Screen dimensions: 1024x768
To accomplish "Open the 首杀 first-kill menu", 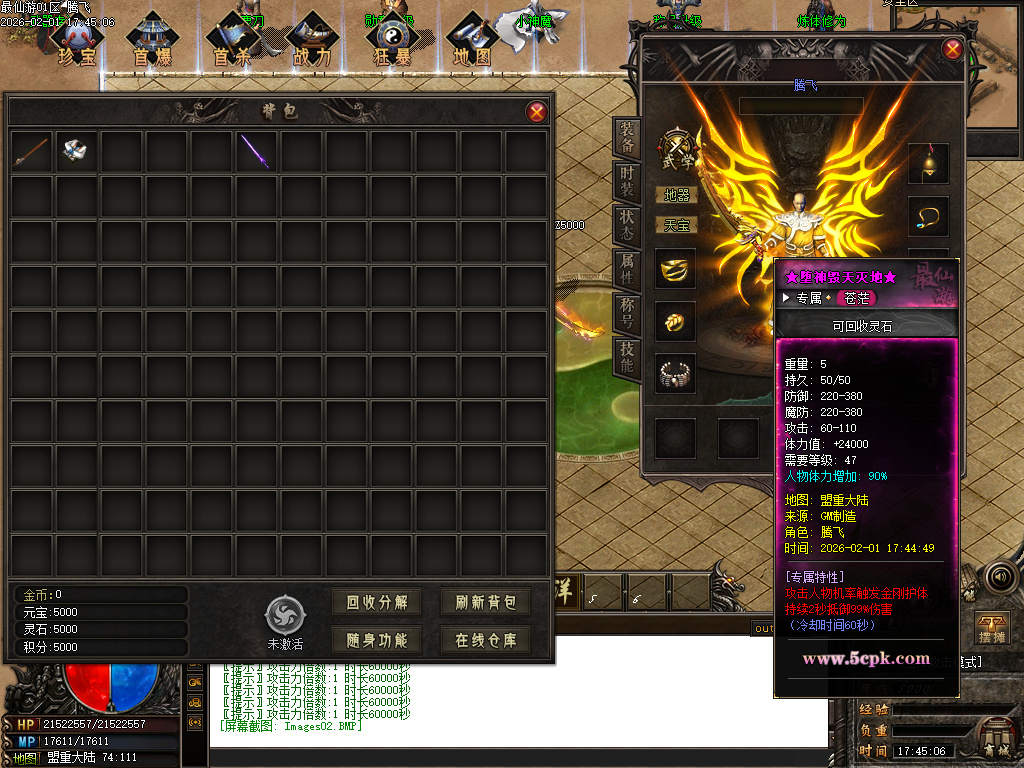I will 234,42.
